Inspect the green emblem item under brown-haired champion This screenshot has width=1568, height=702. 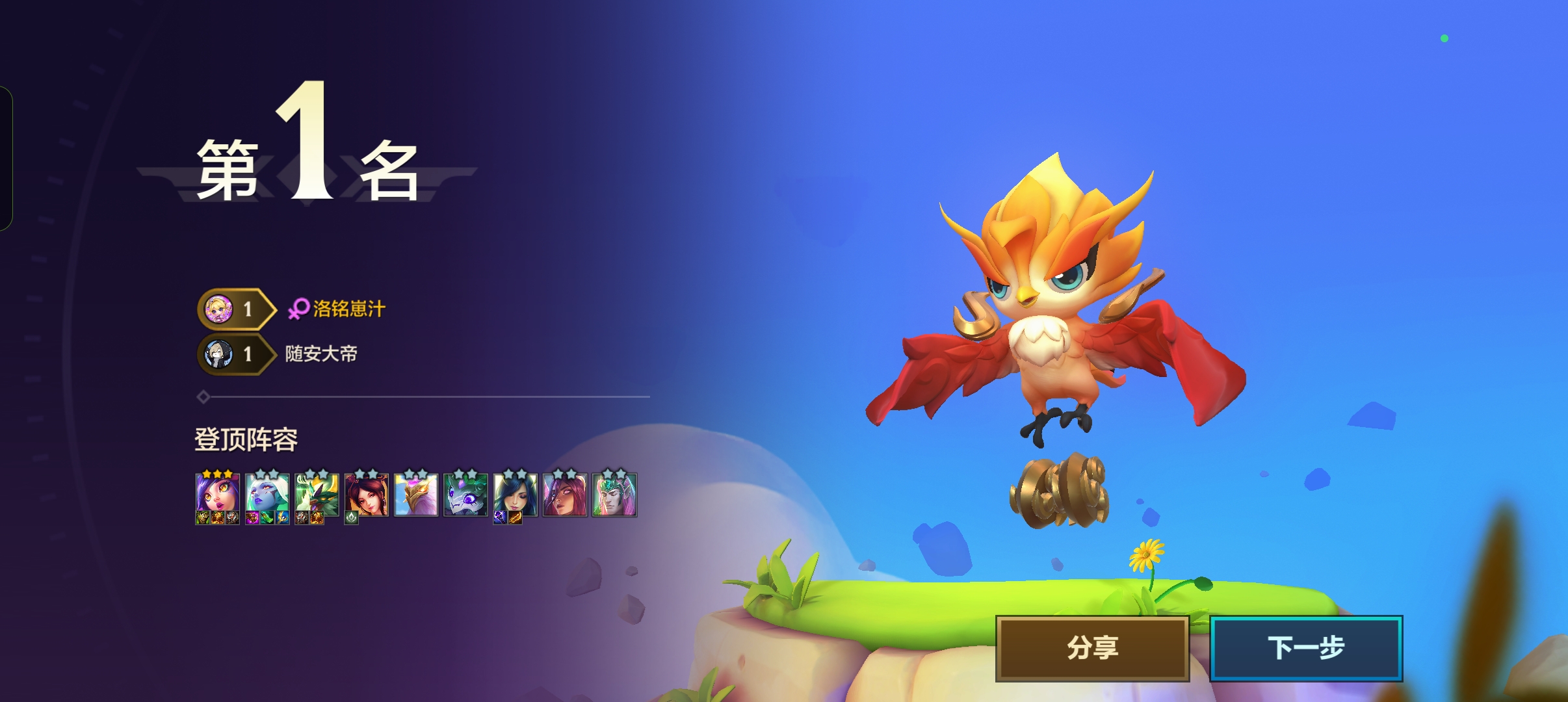352,518
